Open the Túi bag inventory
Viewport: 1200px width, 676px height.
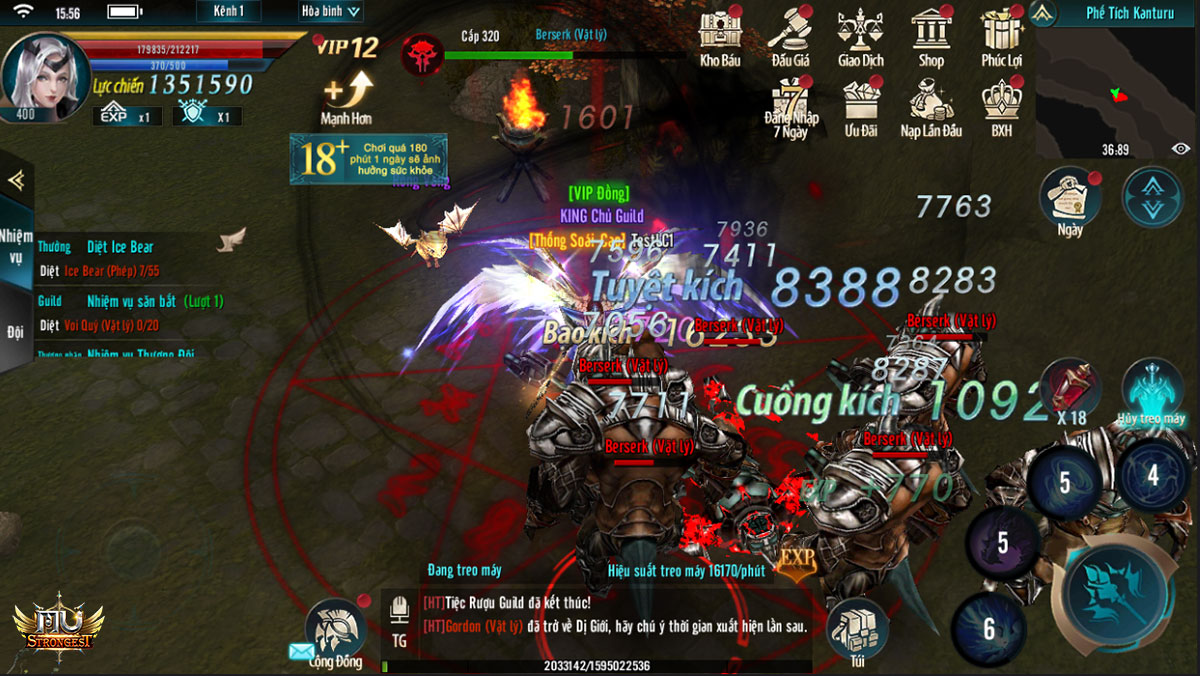pos(858,632)
